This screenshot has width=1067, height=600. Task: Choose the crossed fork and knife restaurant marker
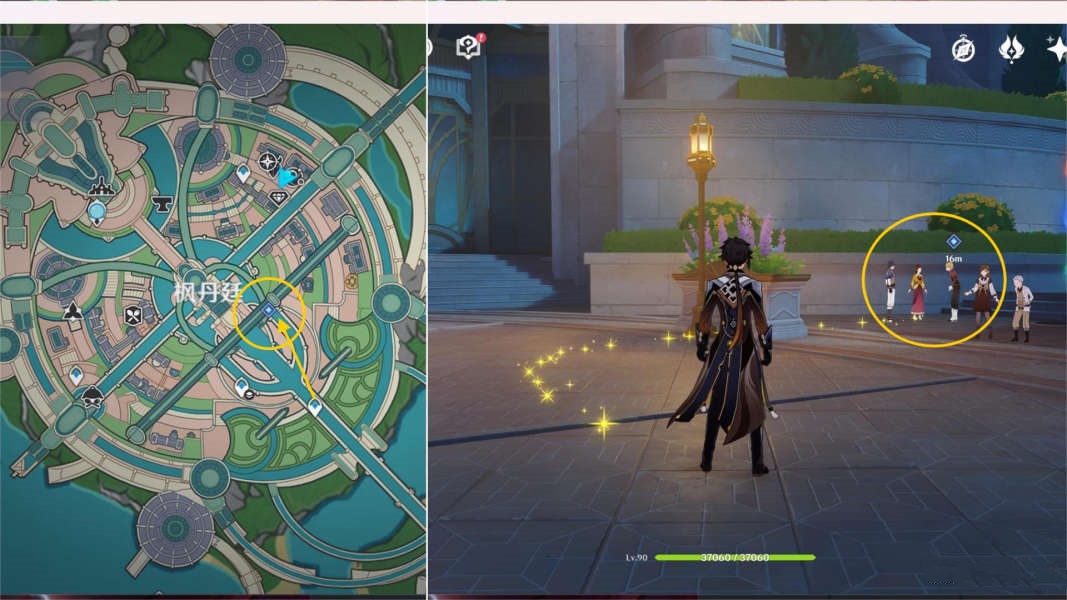tap(133, 316)
